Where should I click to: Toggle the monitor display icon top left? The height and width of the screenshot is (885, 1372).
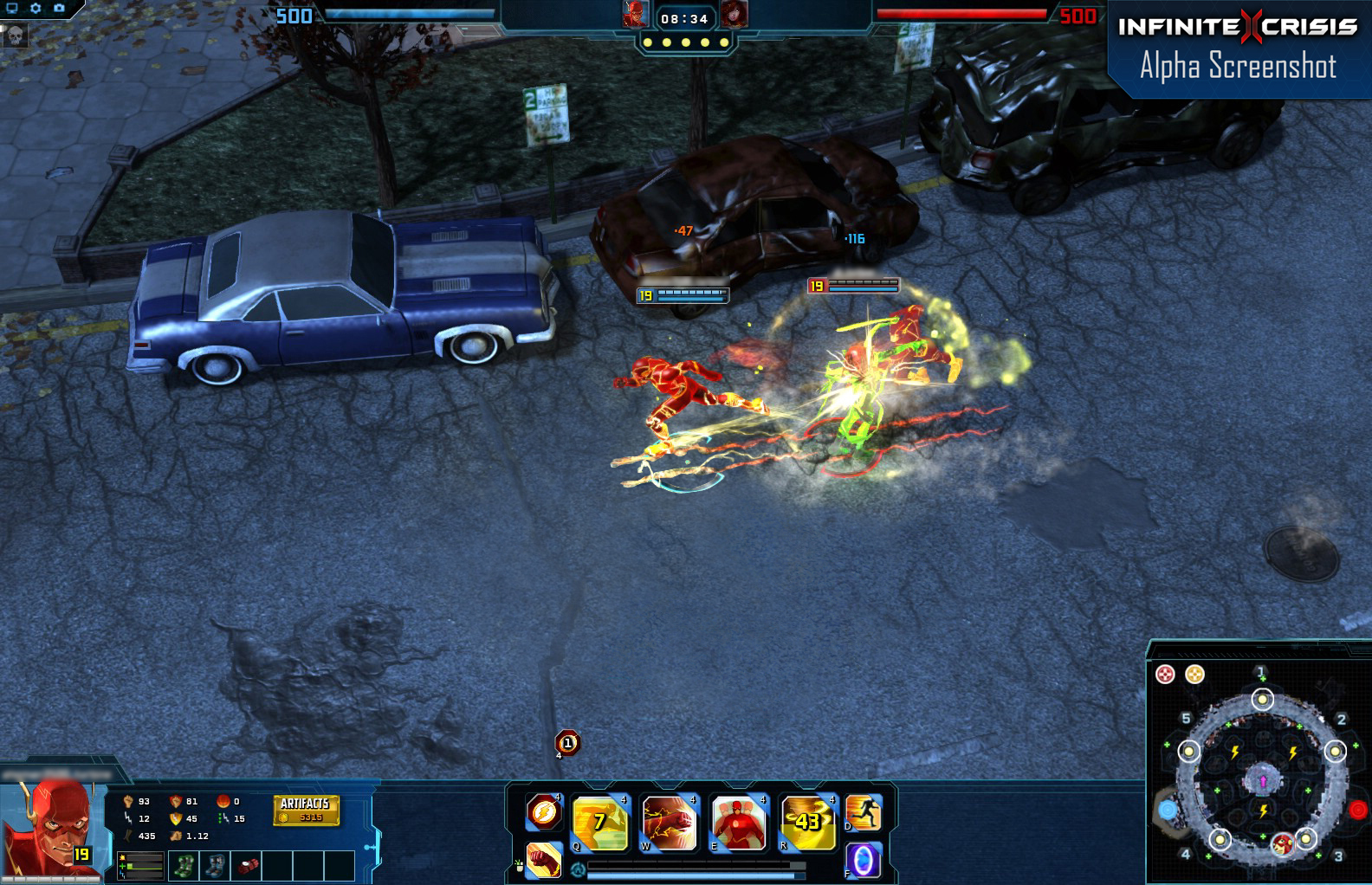coord(10,8)
